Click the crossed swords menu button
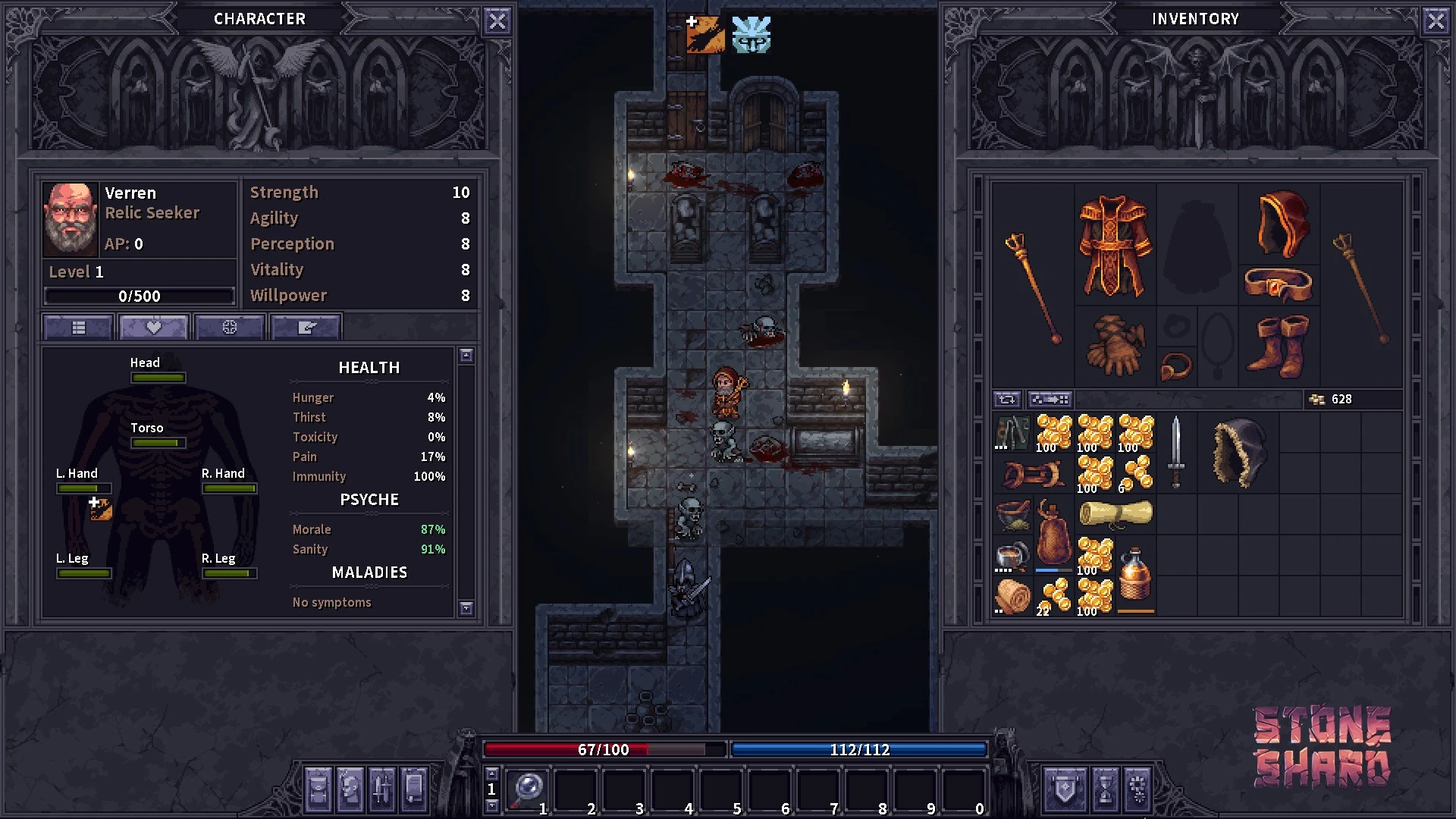Viewport: 1456px width, 819px height. pos(381,789)
